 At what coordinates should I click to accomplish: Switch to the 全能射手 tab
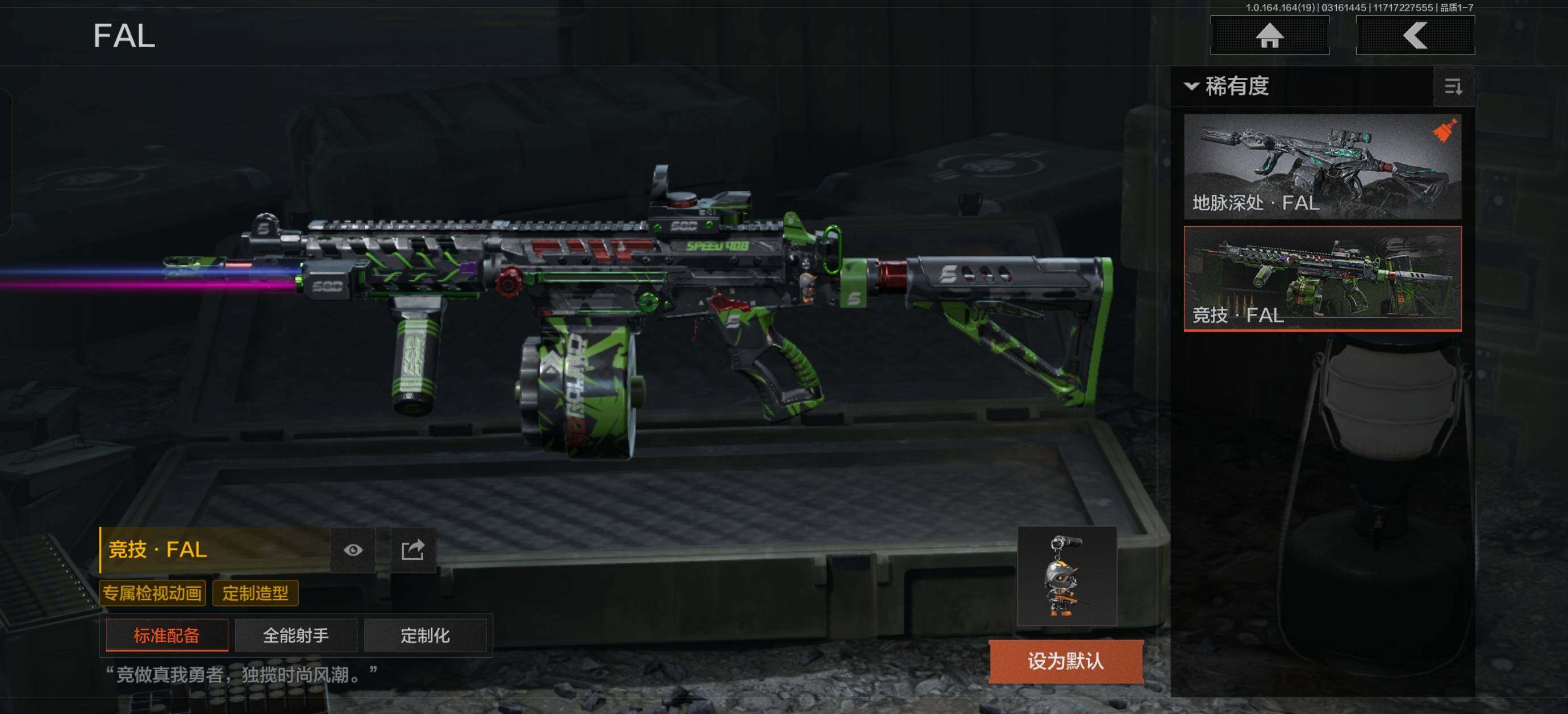296,636
